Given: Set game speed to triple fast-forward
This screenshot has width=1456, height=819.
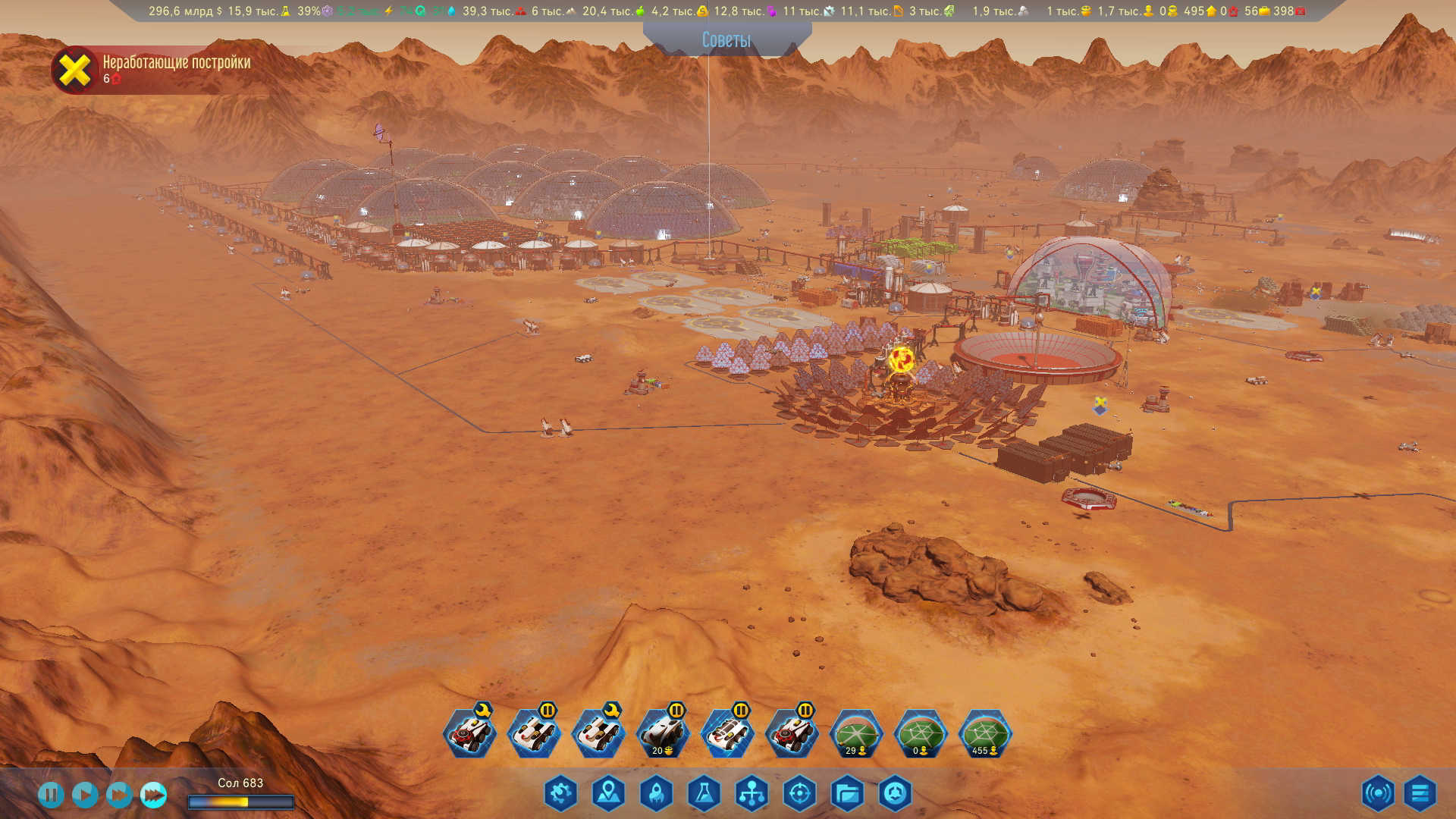Looking at the screenshot, I should click(153, 795).
